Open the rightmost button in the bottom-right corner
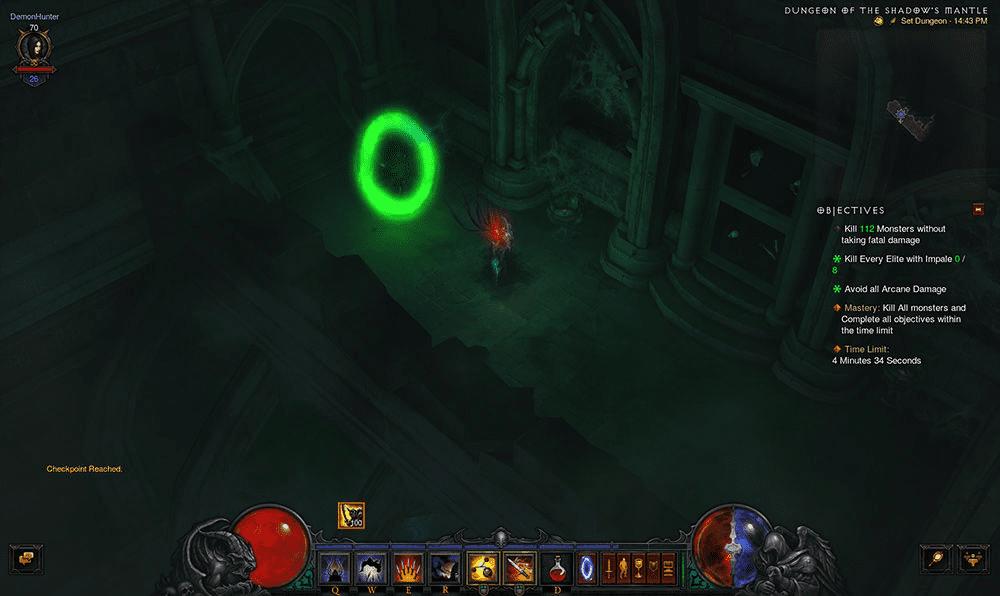Screen dimensions: 1000x596 (973, 558)
